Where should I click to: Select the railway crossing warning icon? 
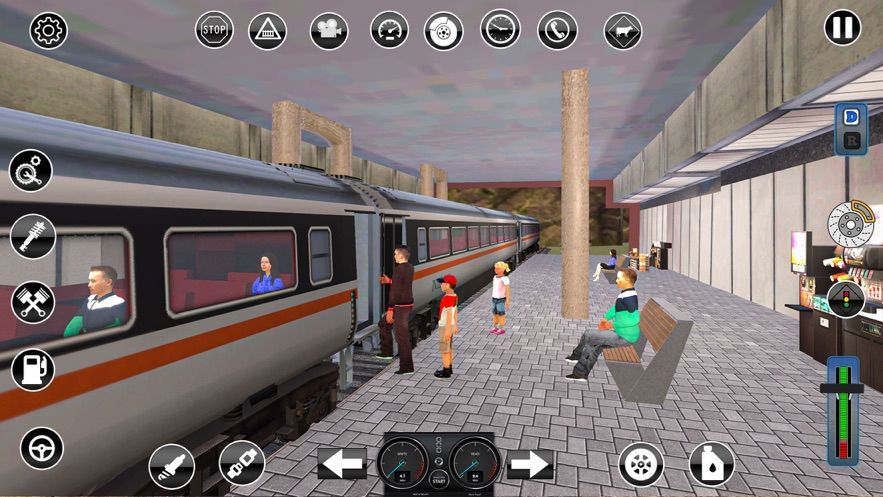(267, 30)
